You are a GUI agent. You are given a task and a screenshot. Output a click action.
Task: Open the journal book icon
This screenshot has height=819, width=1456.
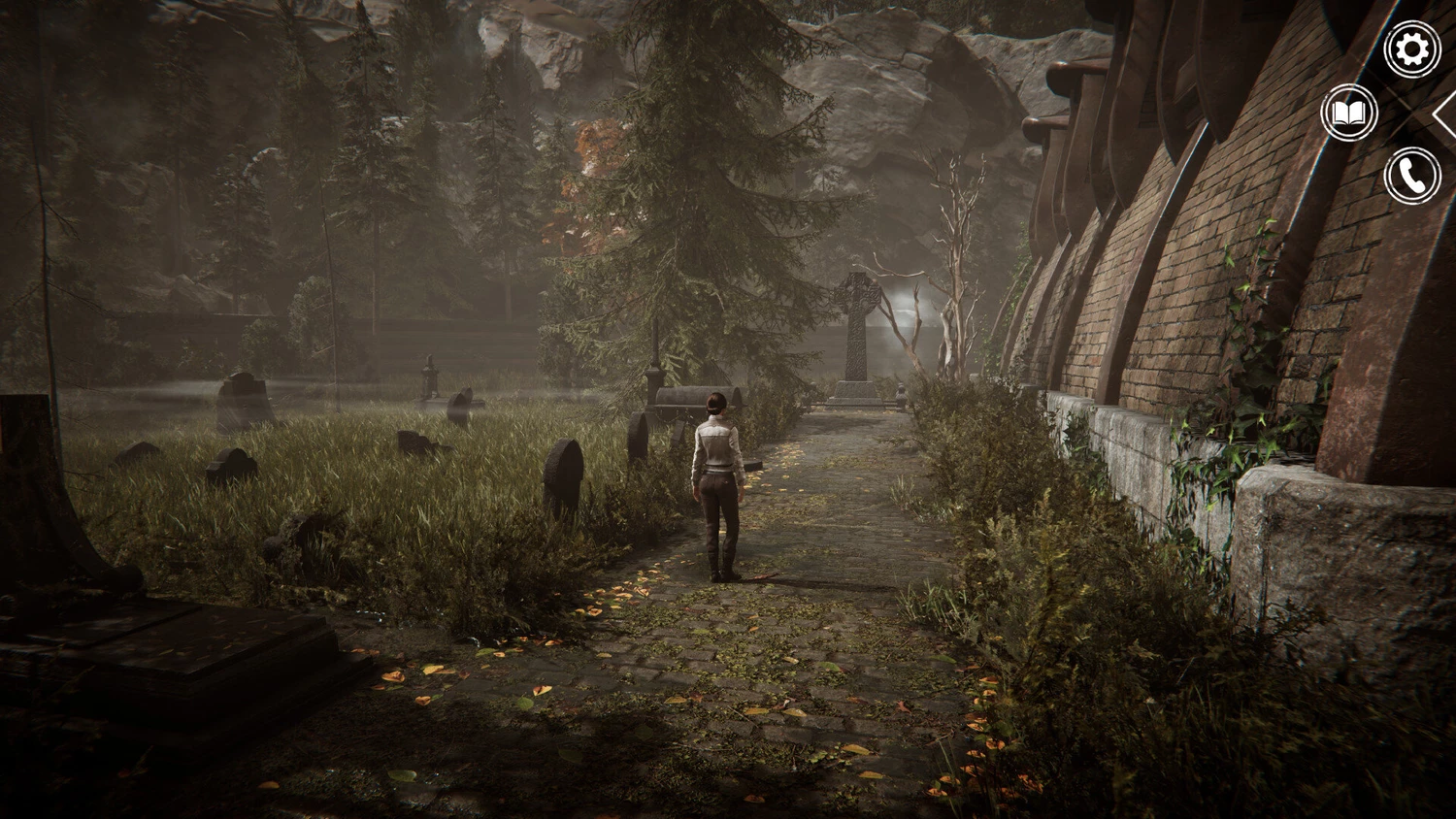click(1349, 114)
